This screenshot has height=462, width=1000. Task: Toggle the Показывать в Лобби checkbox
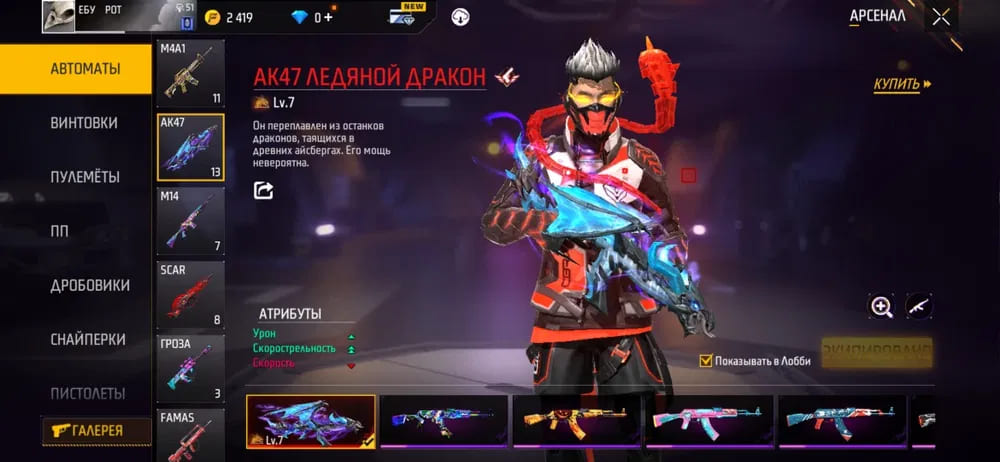pos(706,360)
